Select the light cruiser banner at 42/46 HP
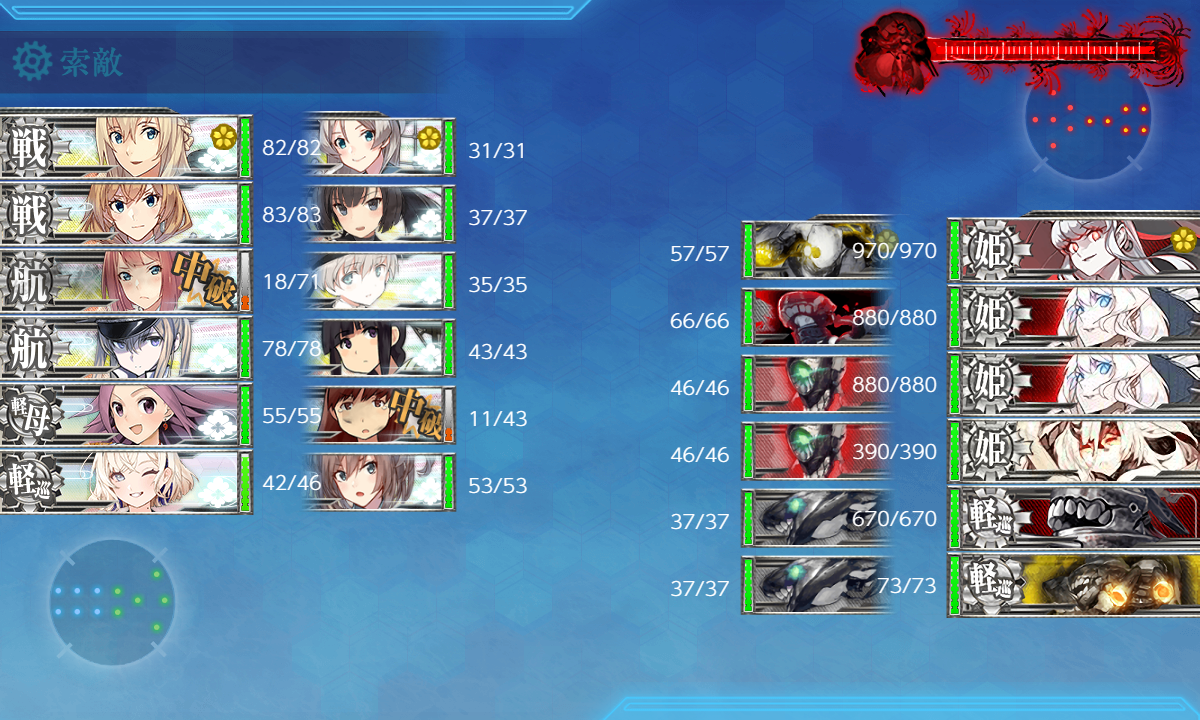This screenshot has width=1200, height=720. [125, 482]
